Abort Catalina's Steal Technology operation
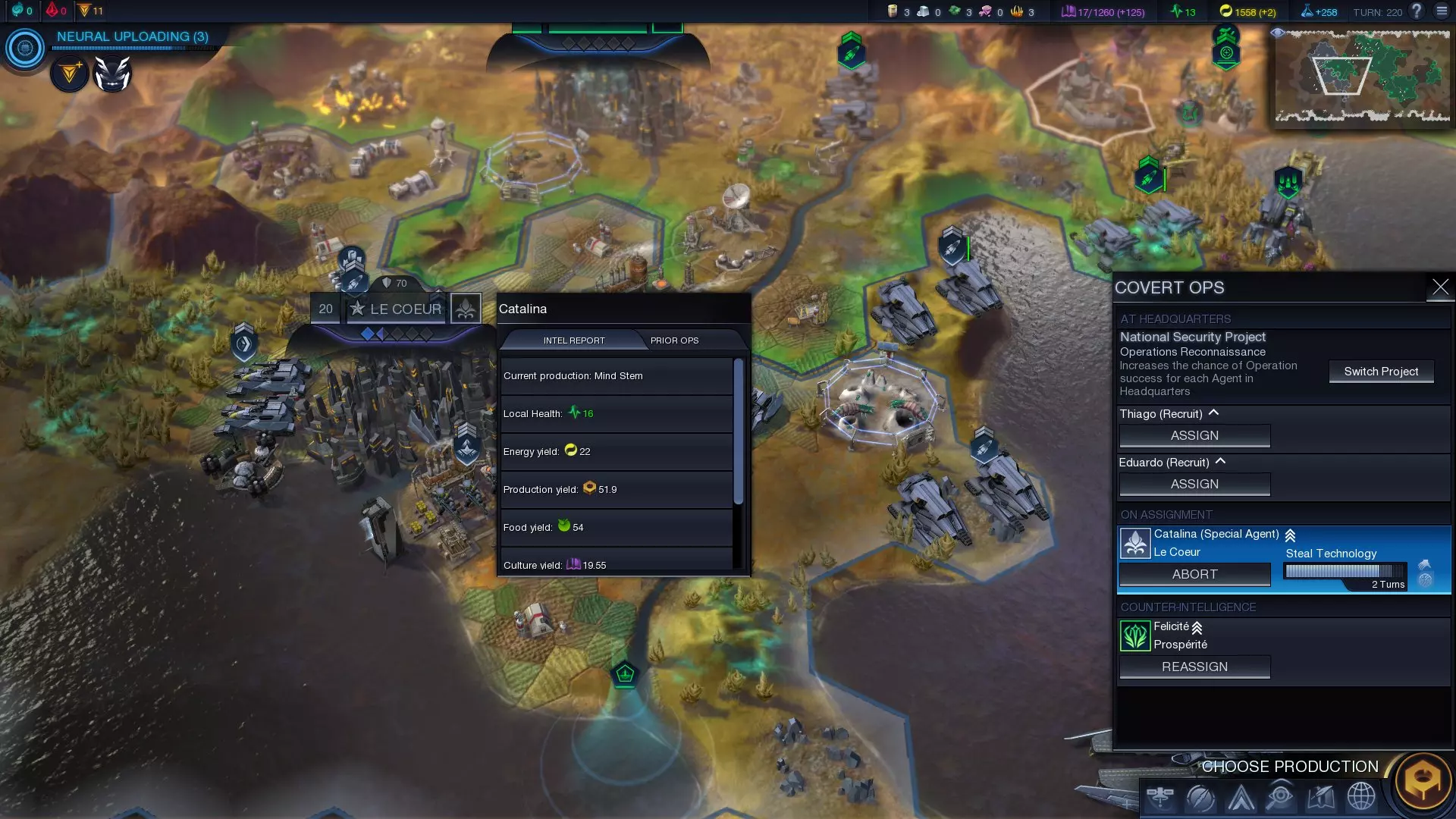The width and height of the screenshot is (1456, 819). (x=1194, y=575)
